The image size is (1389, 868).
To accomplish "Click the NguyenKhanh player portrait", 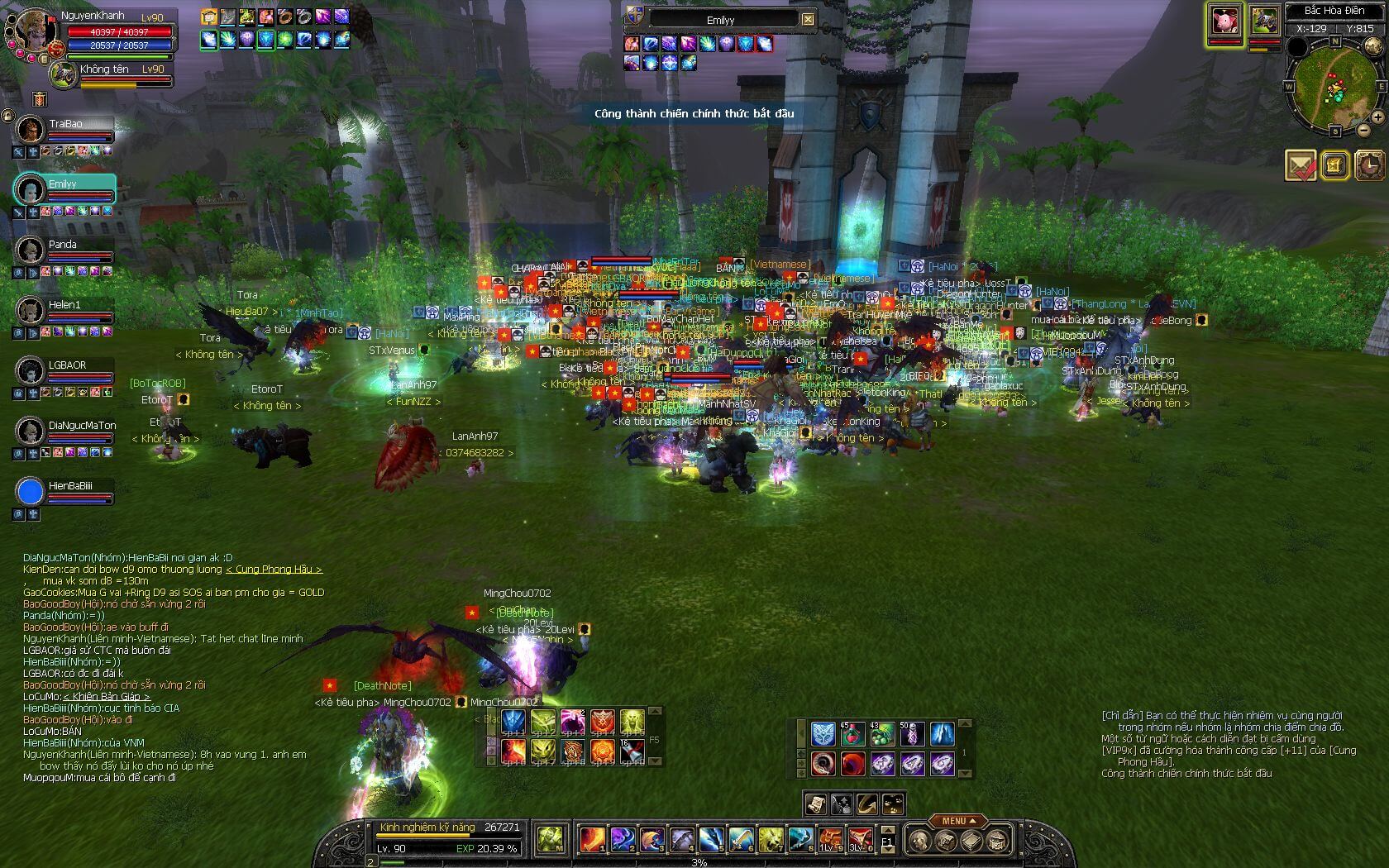I will click(x=33, y=31).
